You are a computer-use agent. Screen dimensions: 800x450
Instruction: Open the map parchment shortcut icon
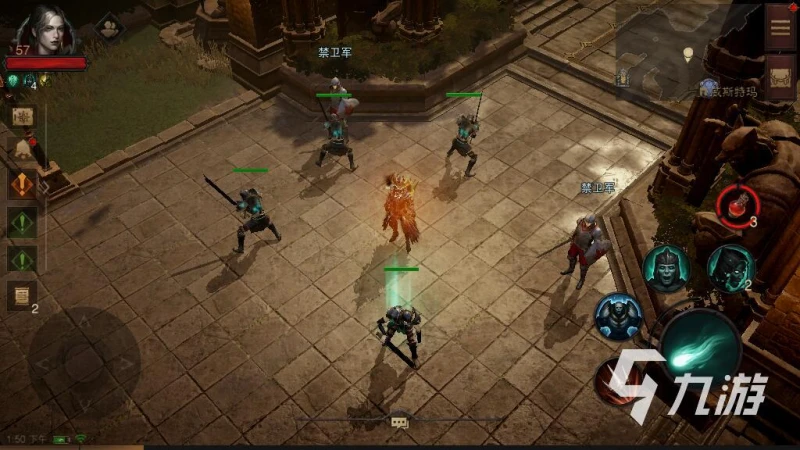click(x=22, y=116)
